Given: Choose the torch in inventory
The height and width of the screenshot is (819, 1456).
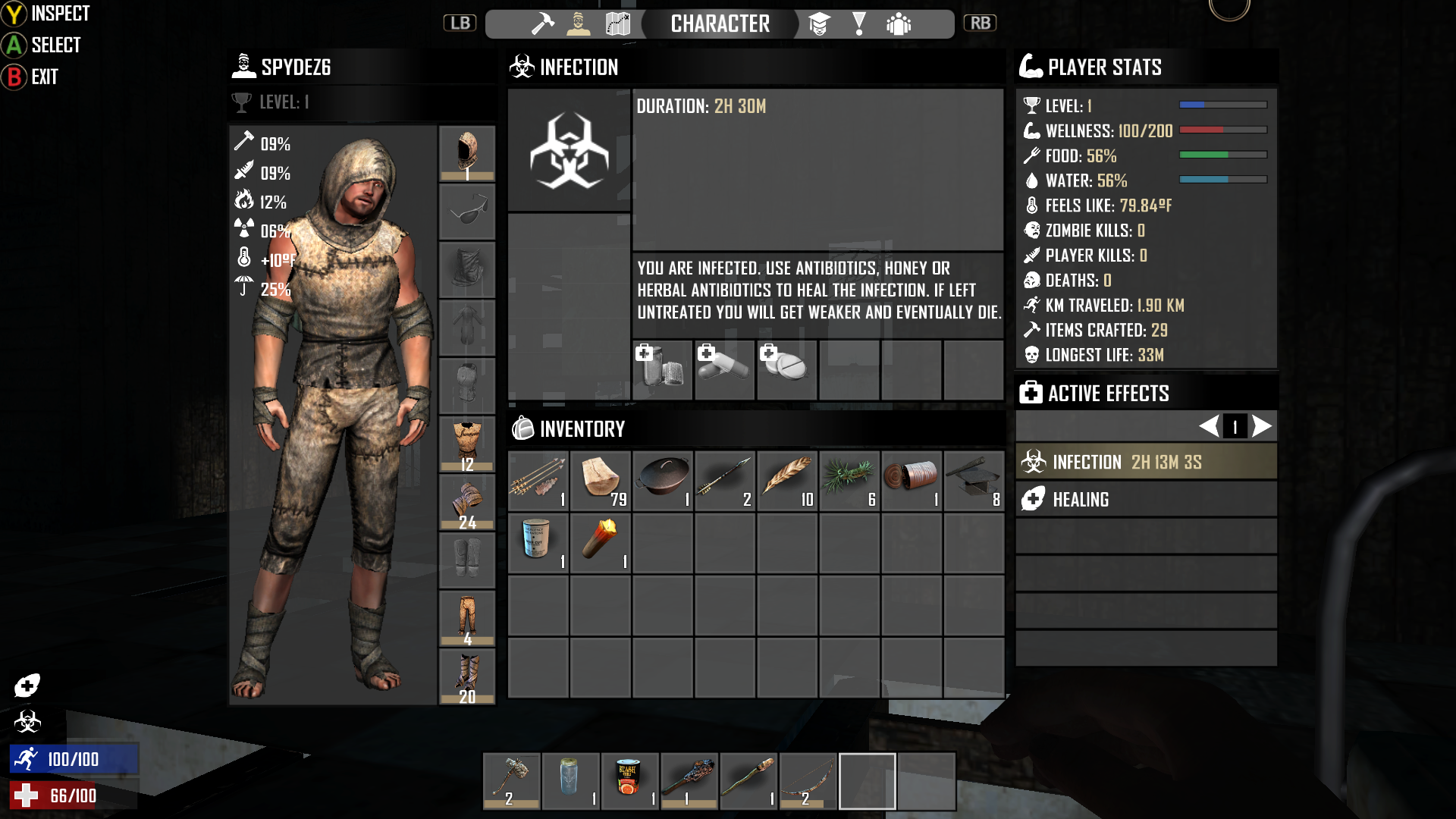Looking at the screenshot, I should (601, 543).
